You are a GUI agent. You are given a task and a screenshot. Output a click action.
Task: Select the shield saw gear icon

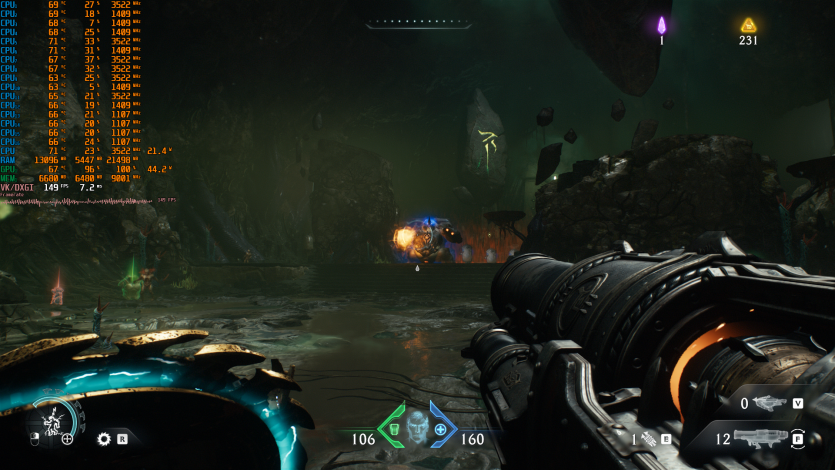point(103,438)
